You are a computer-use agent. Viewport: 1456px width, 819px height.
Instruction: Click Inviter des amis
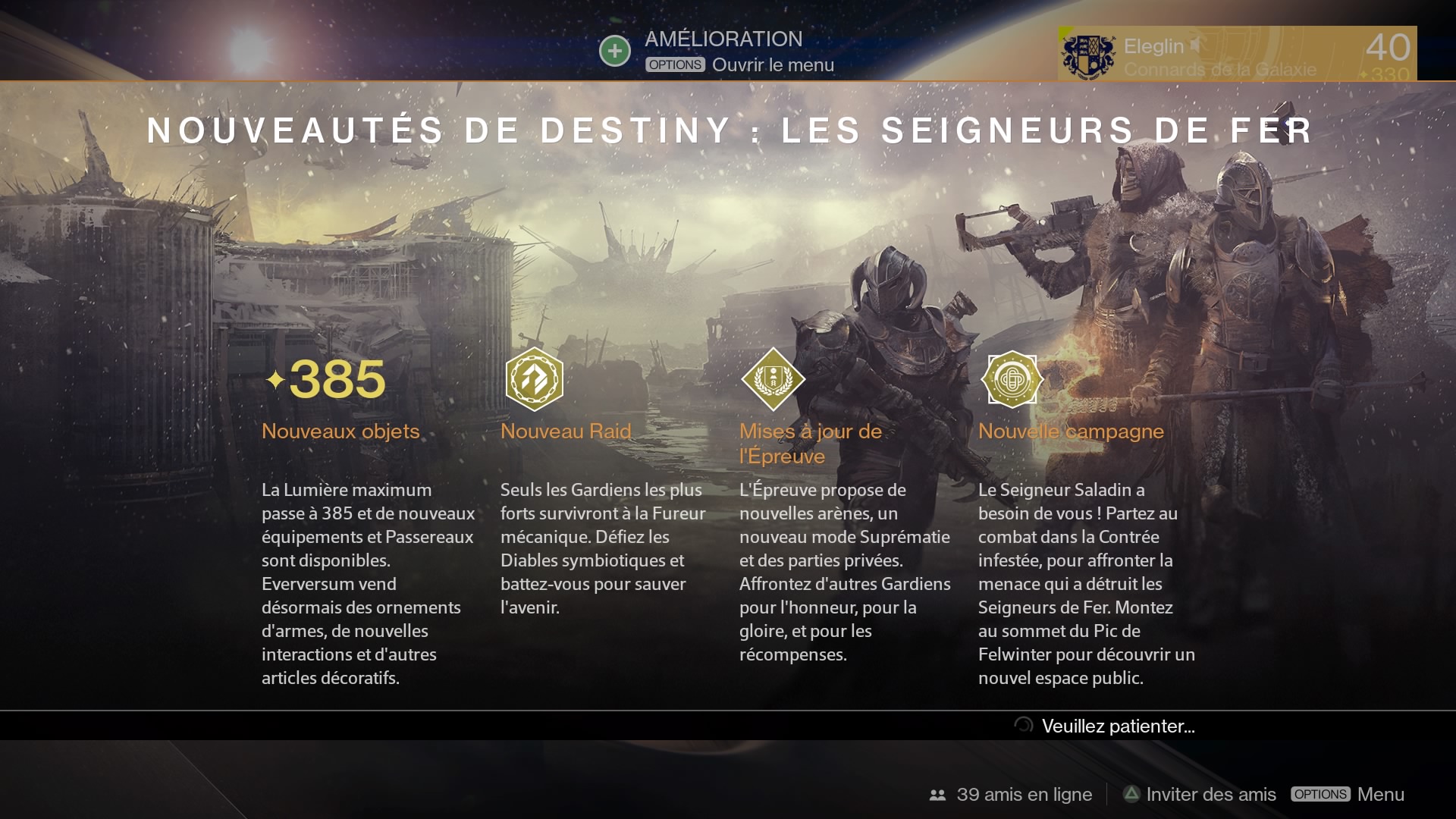pos(1209,794)
